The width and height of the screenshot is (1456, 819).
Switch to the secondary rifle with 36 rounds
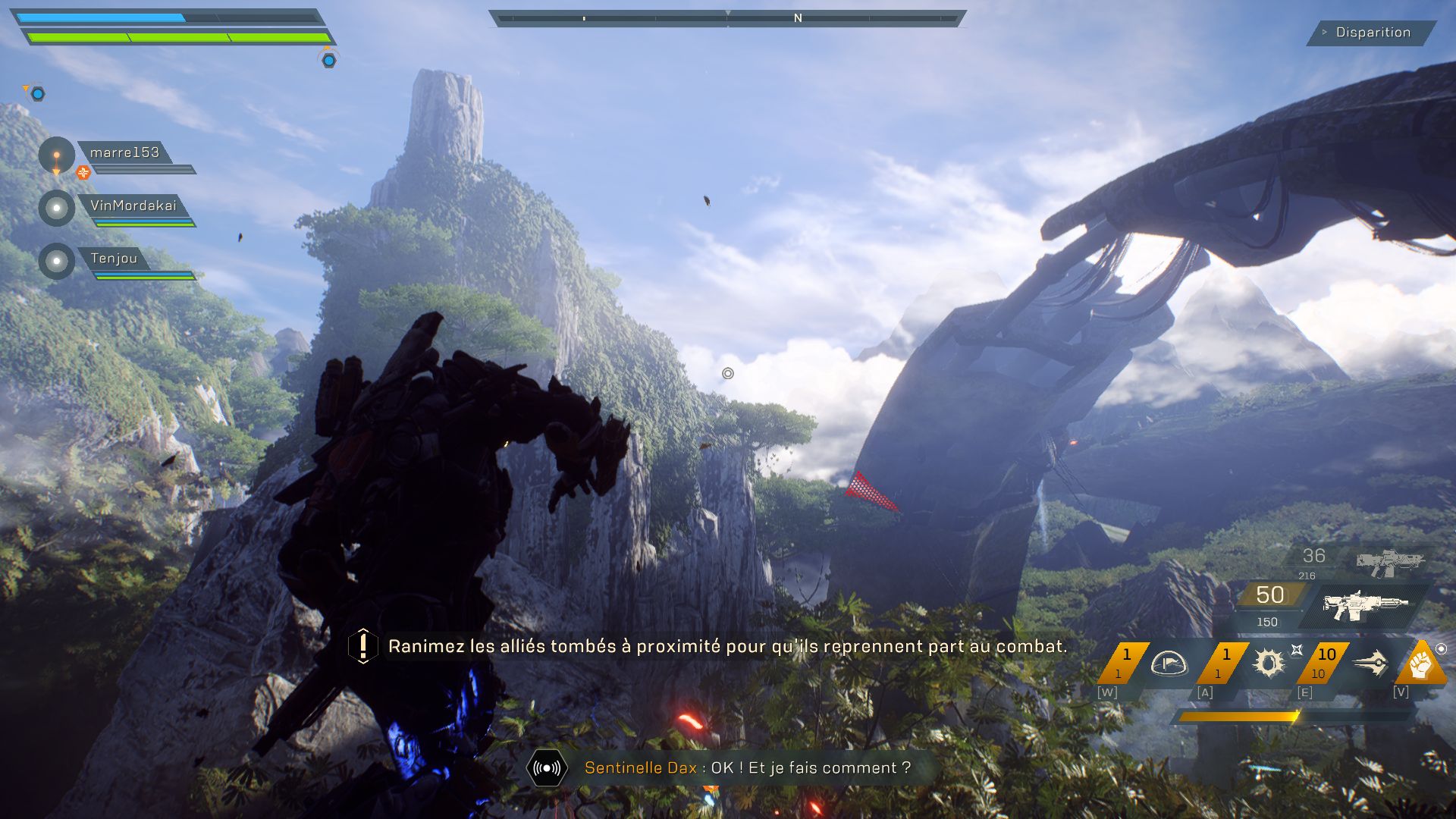(1389, 562)
